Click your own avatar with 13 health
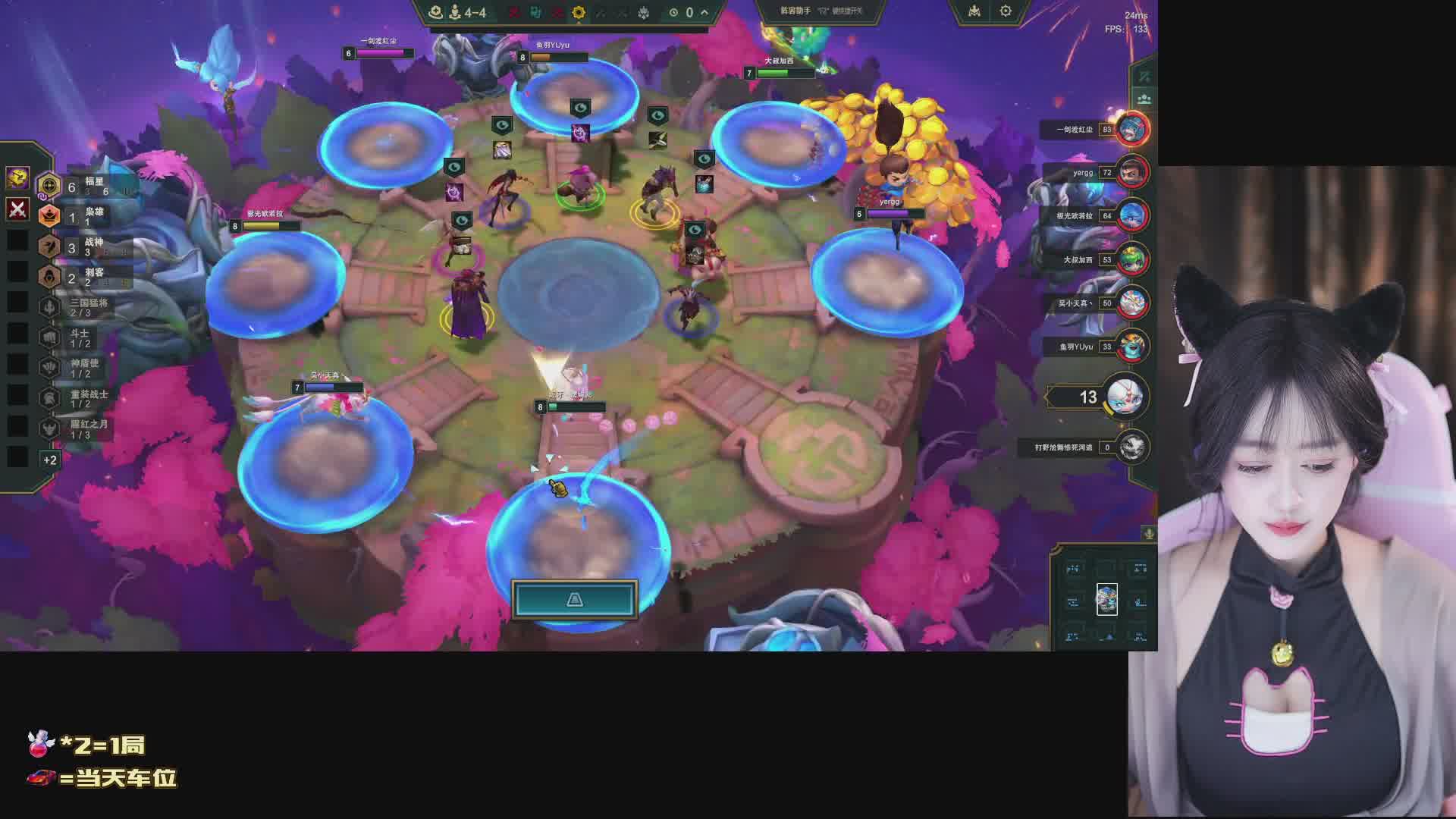Image resolution: width=1456 pixels, height=819 pixels. point(1125,397)
